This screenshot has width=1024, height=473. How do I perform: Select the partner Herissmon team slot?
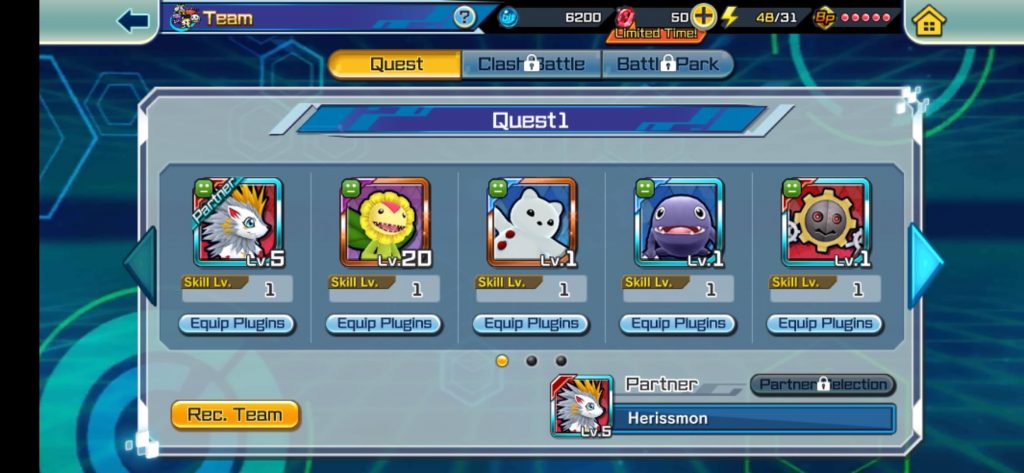(x=236, y=223)
